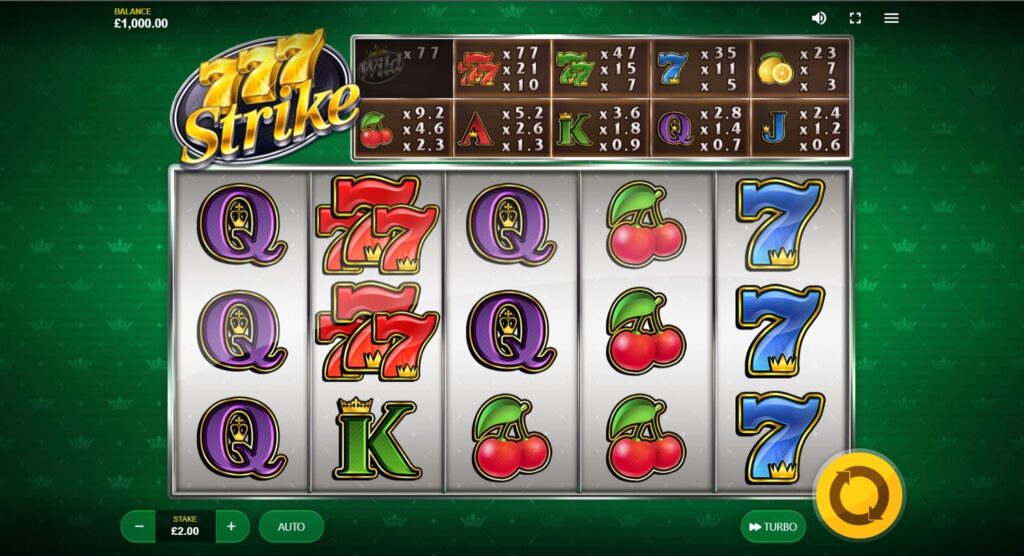Increase the stake with the plus button
The width and height of the screenshot is (1024, 556).
[231, 526]
